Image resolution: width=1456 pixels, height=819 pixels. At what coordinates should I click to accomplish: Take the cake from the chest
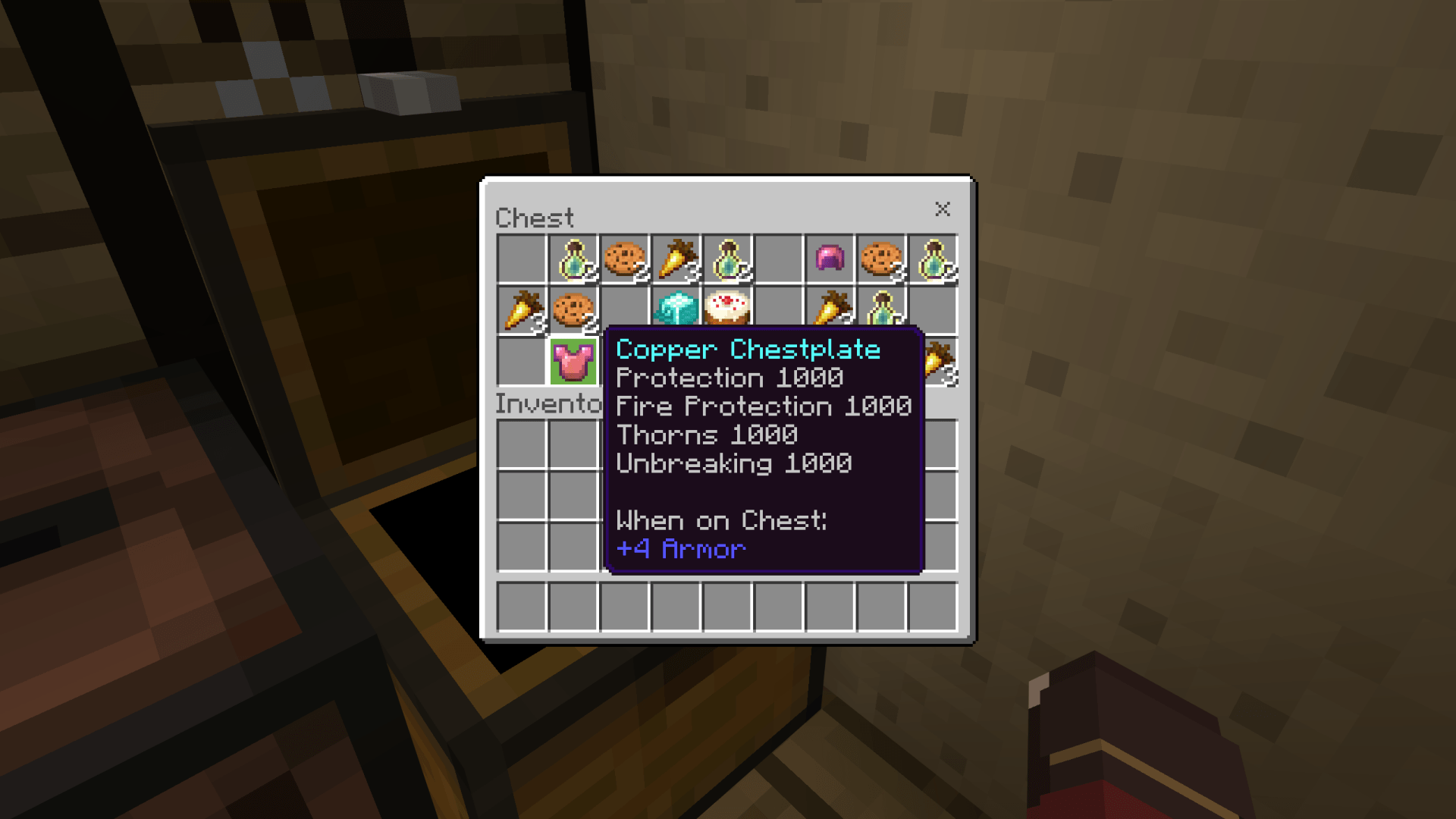727,307
